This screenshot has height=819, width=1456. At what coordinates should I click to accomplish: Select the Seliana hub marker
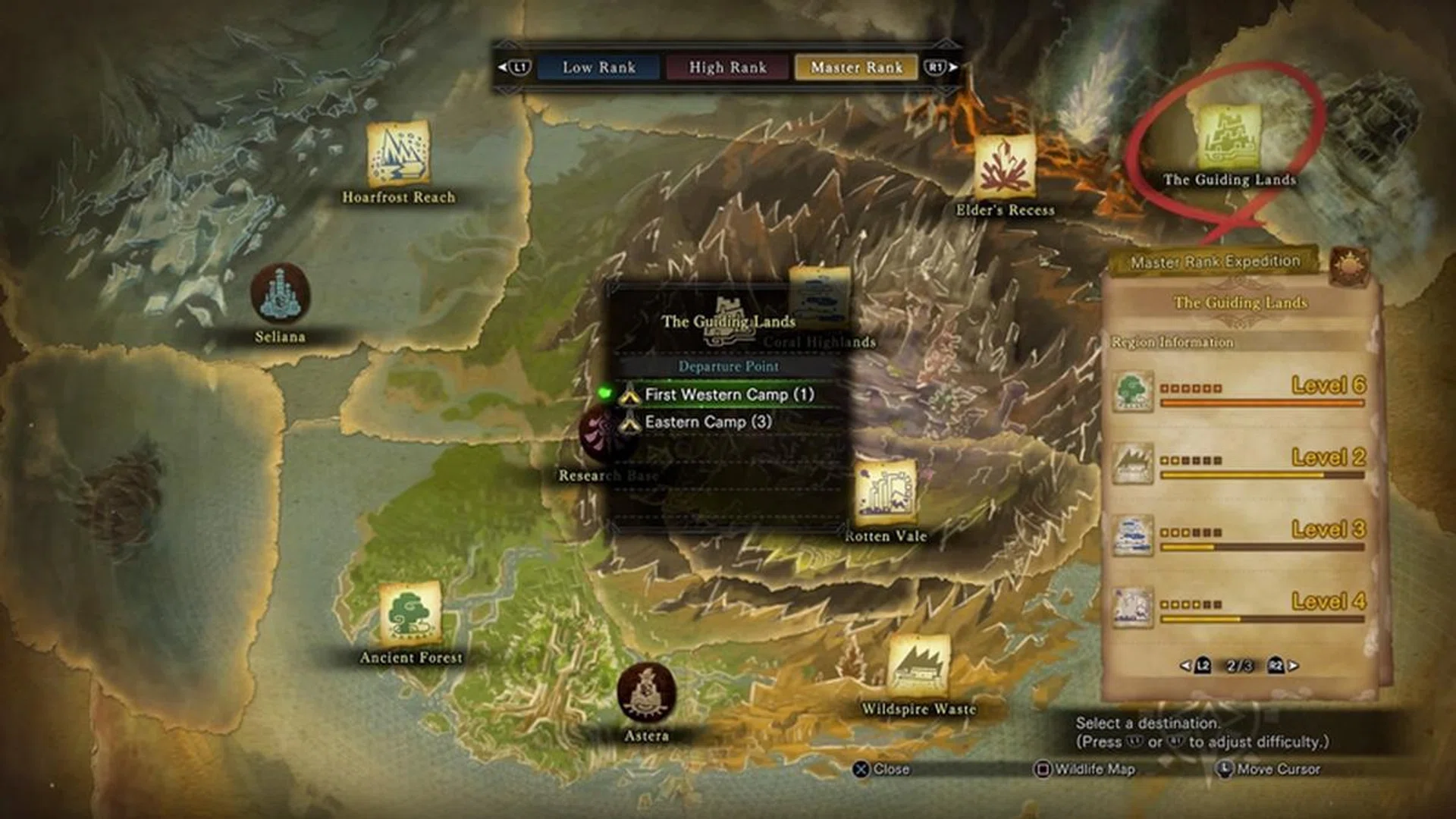tap(280, 293)
